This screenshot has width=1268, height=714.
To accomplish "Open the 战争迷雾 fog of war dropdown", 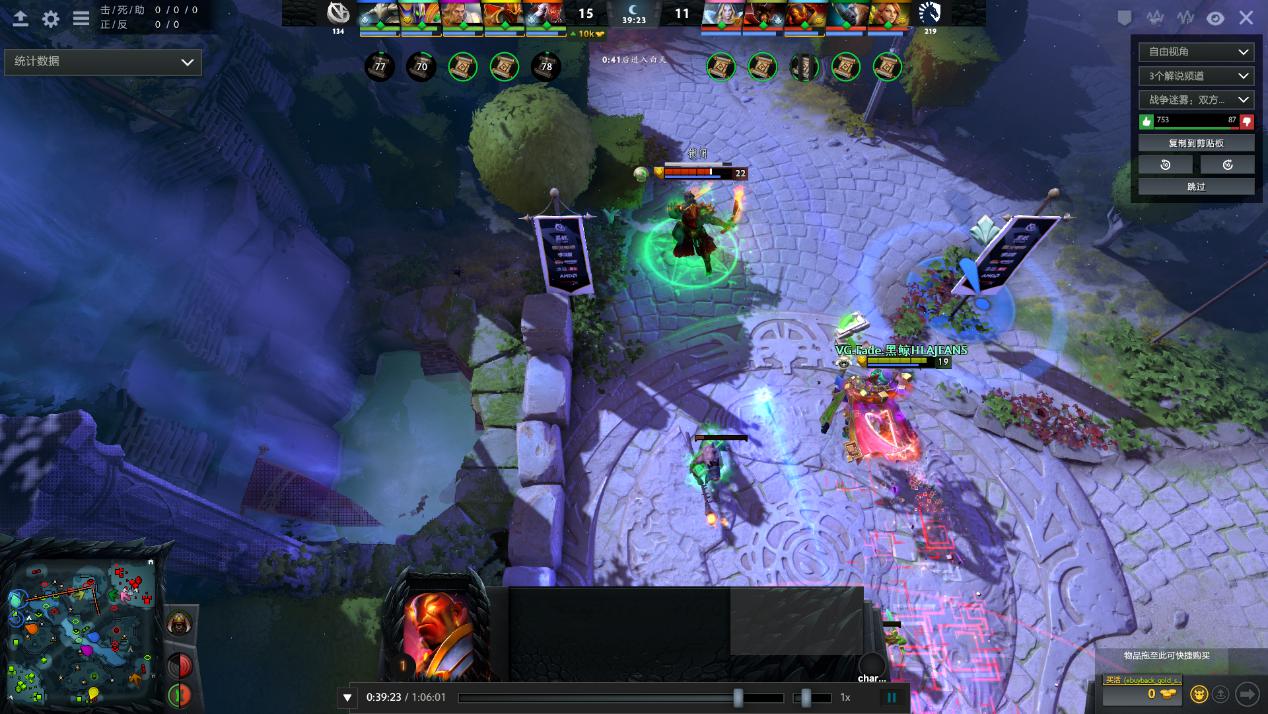I will 1196,100.
